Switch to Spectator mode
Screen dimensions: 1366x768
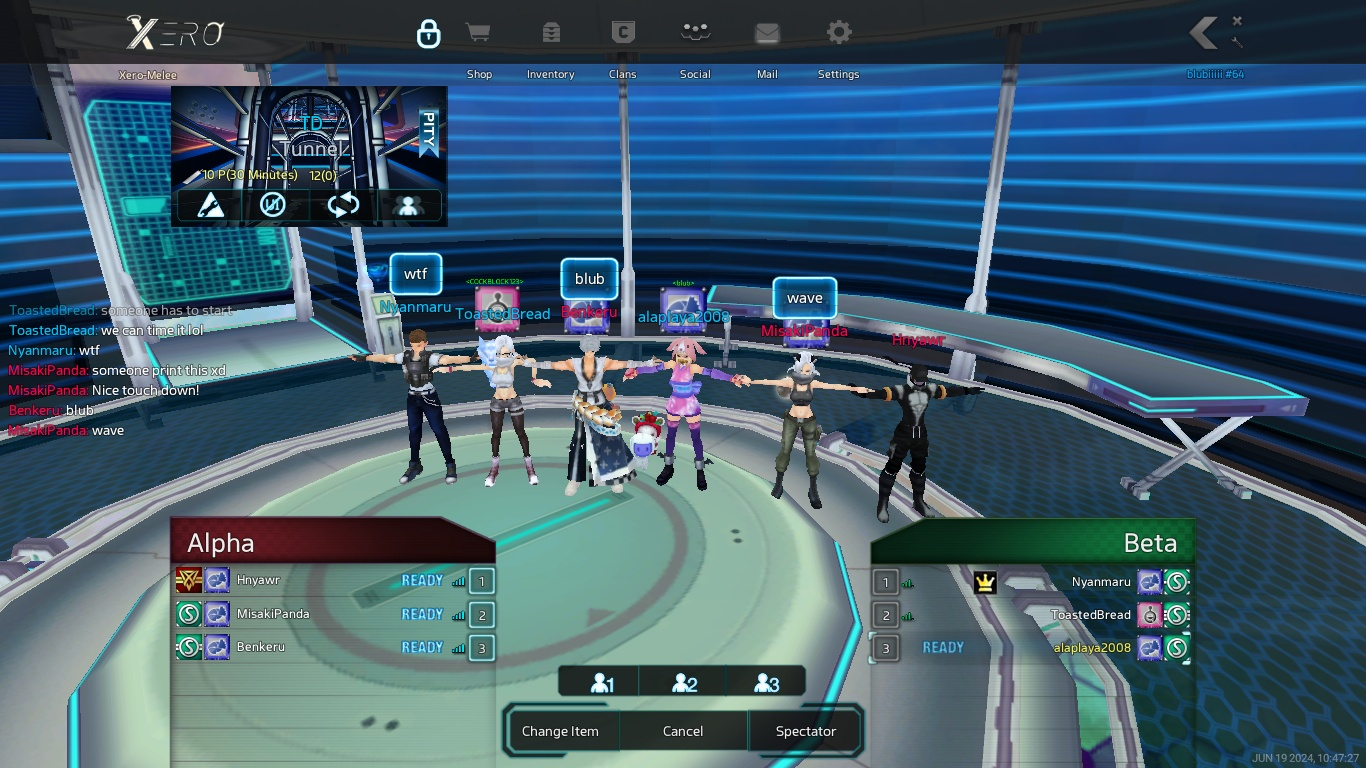coord(805,731)
